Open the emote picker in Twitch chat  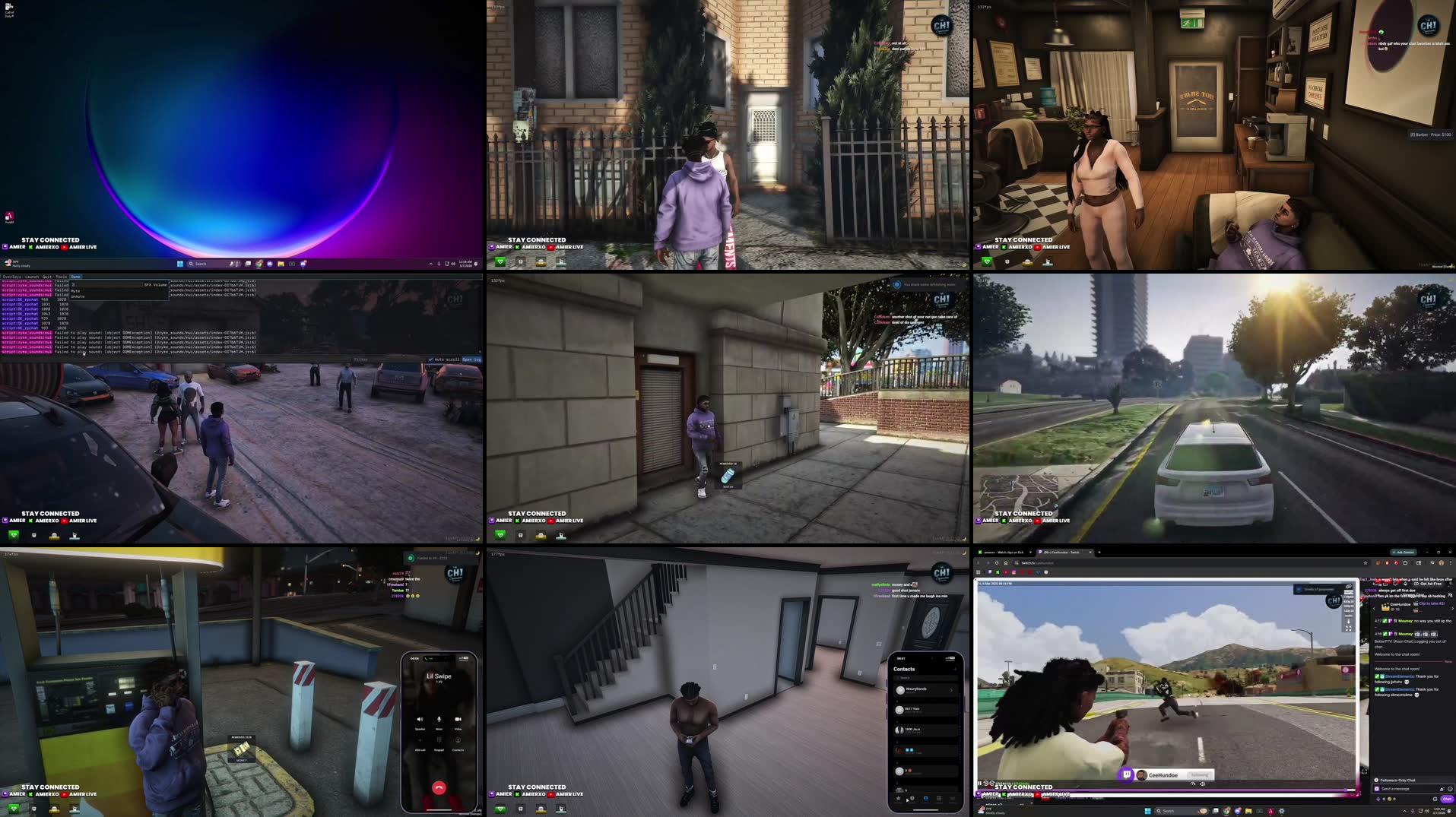point(1448,789)
